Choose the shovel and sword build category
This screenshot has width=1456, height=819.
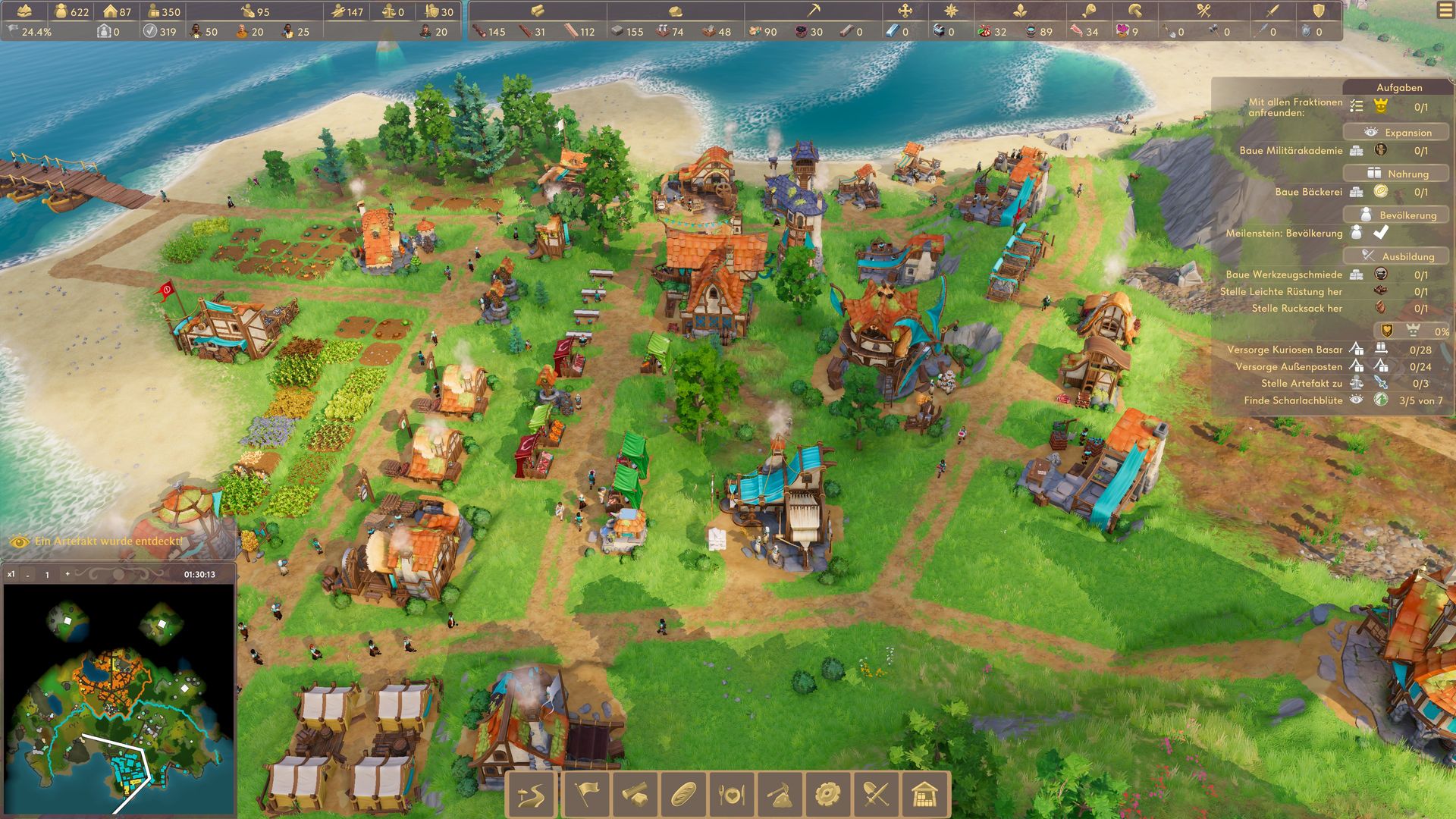[877, 795]
